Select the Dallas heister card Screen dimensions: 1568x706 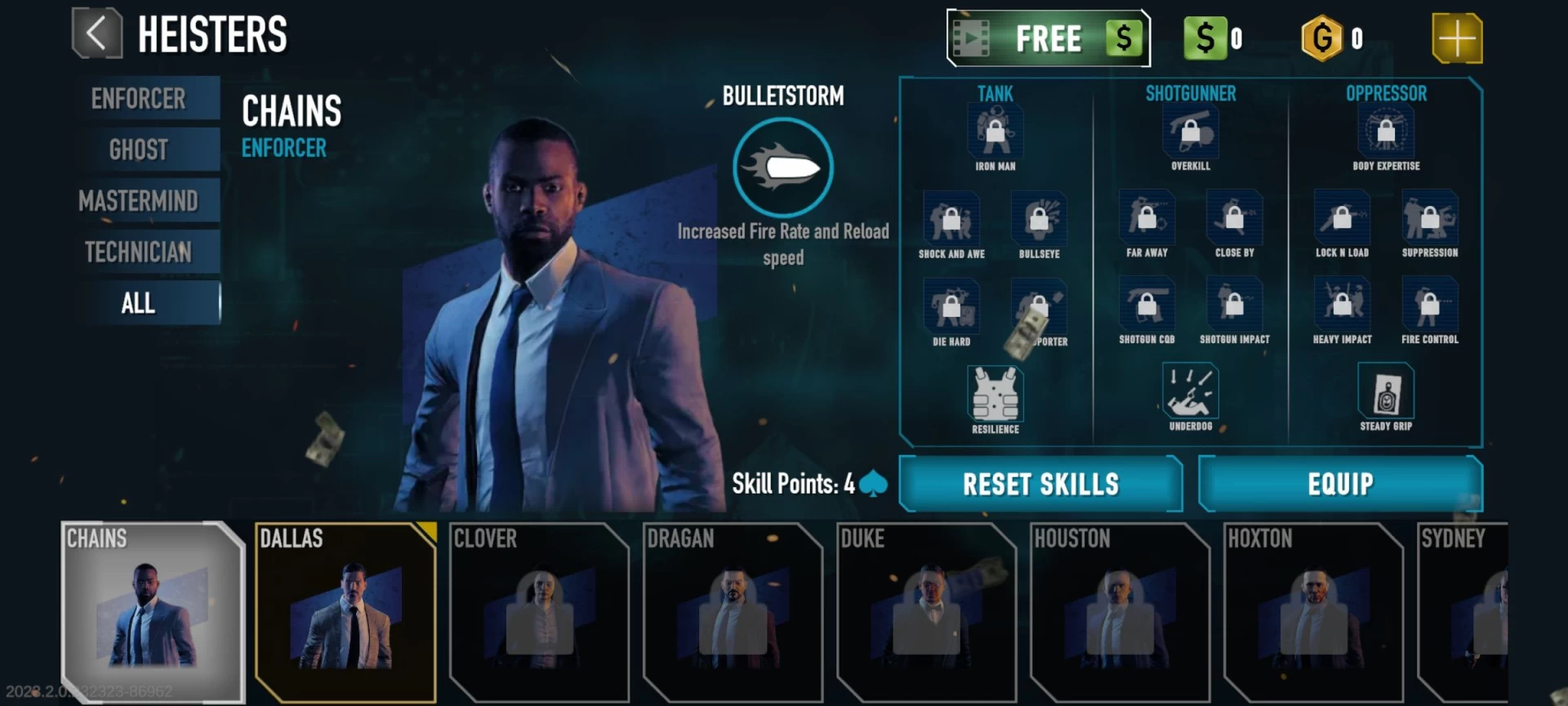345,613
